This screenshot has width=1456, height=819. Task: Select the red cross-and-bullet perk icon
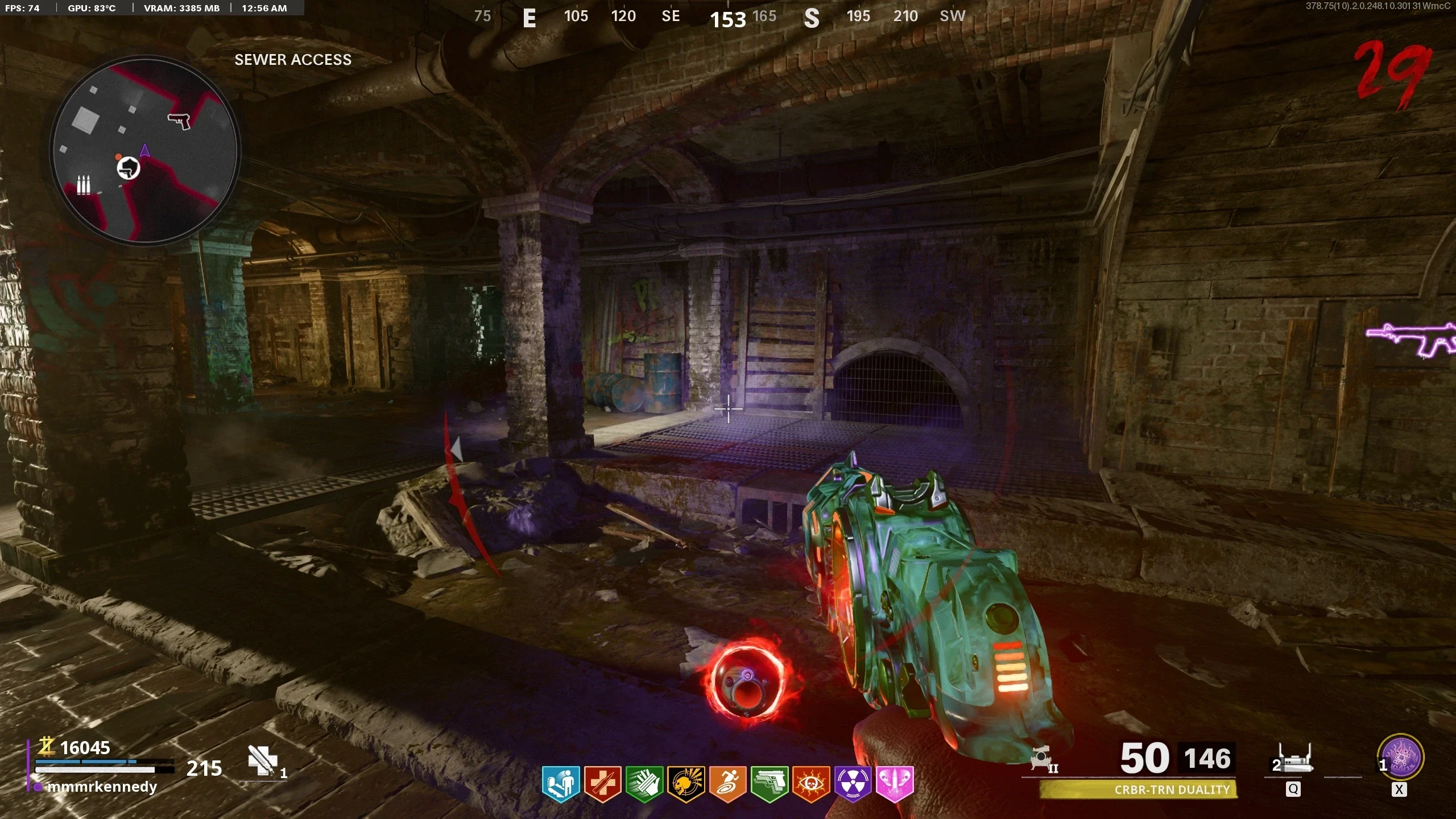pos(602,784)
